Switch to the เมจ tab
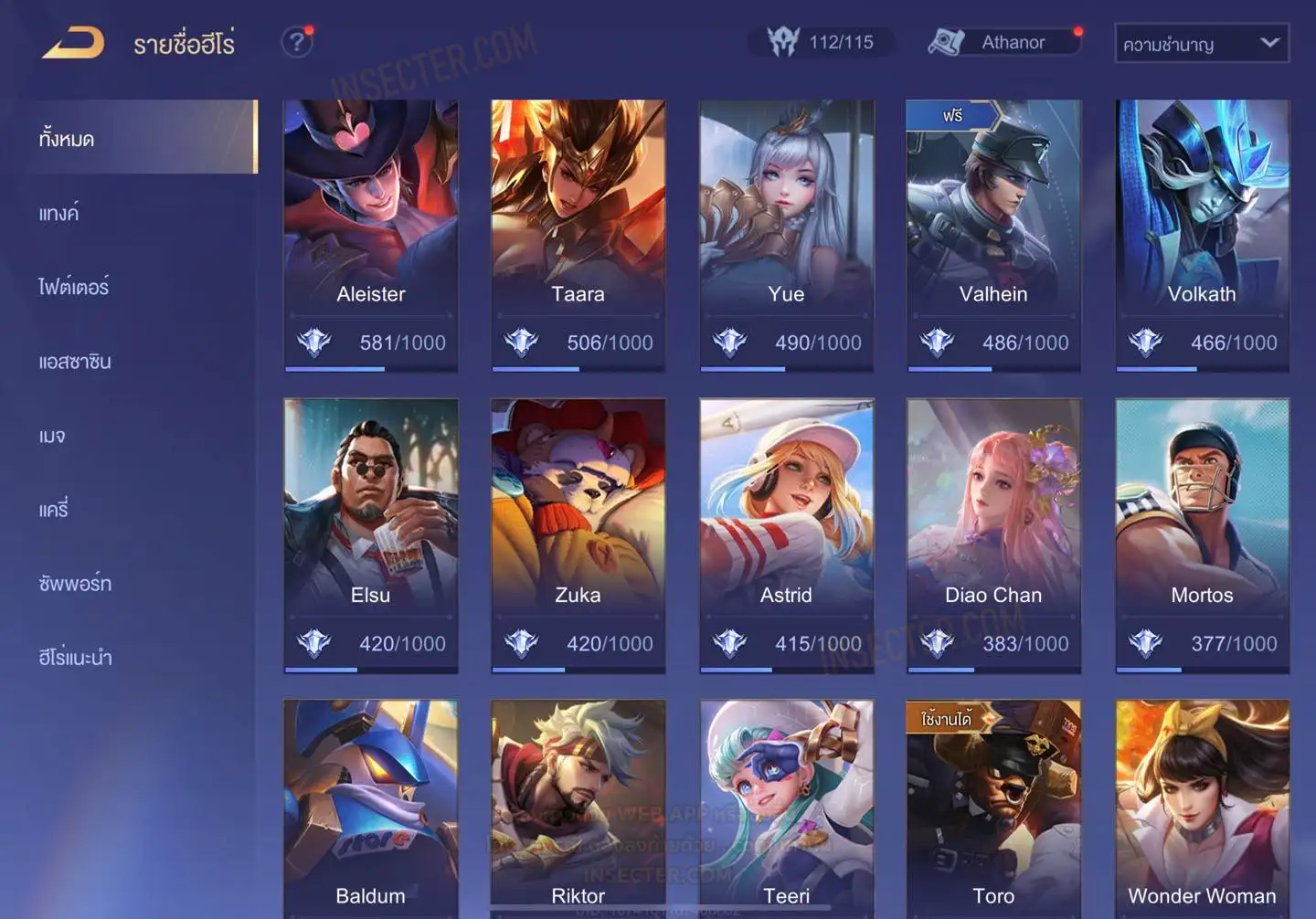1316x919 pixels. [52, 436]
